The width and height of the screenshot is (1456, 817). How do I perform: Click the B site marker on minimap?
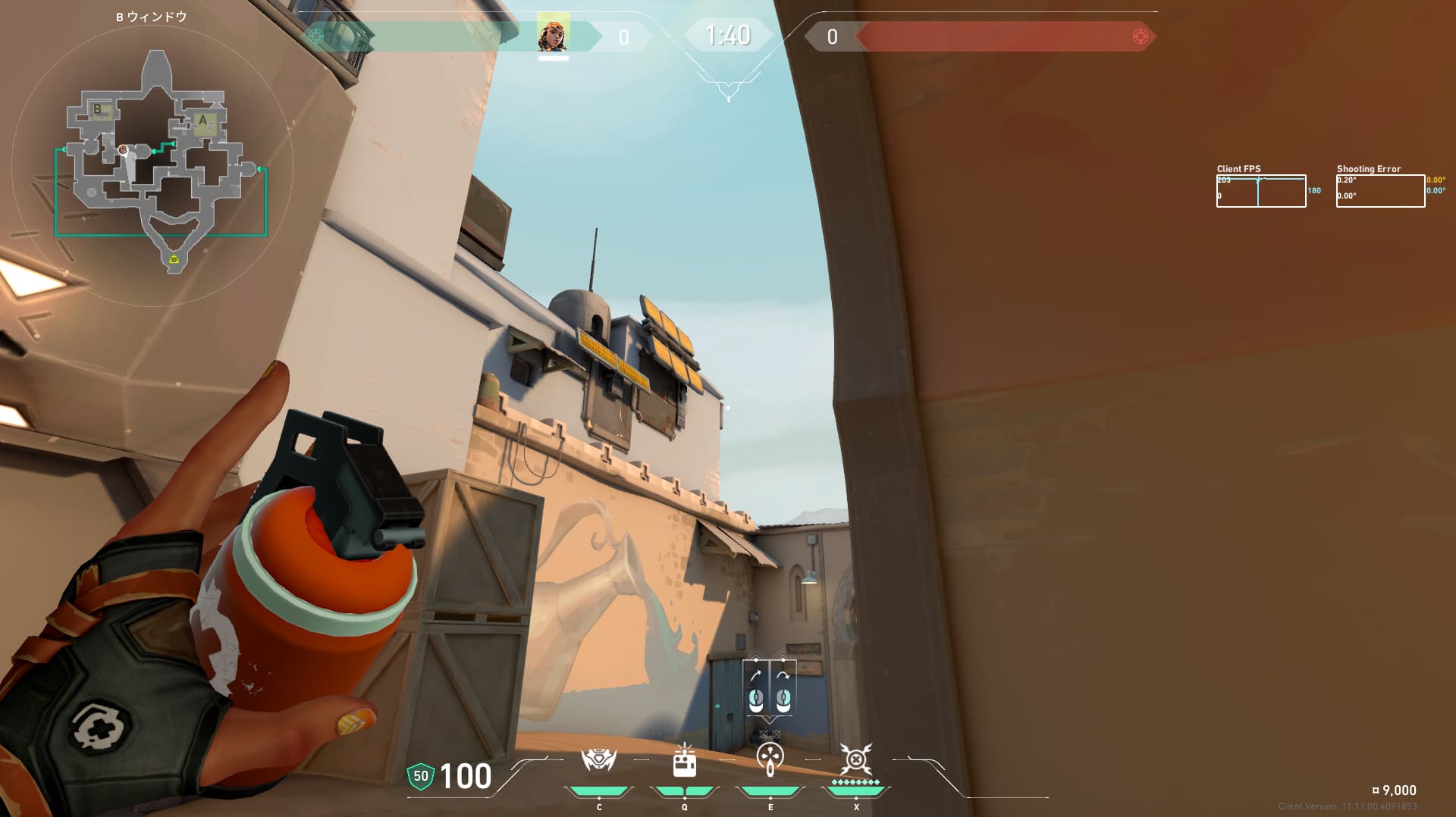point(99,111)
